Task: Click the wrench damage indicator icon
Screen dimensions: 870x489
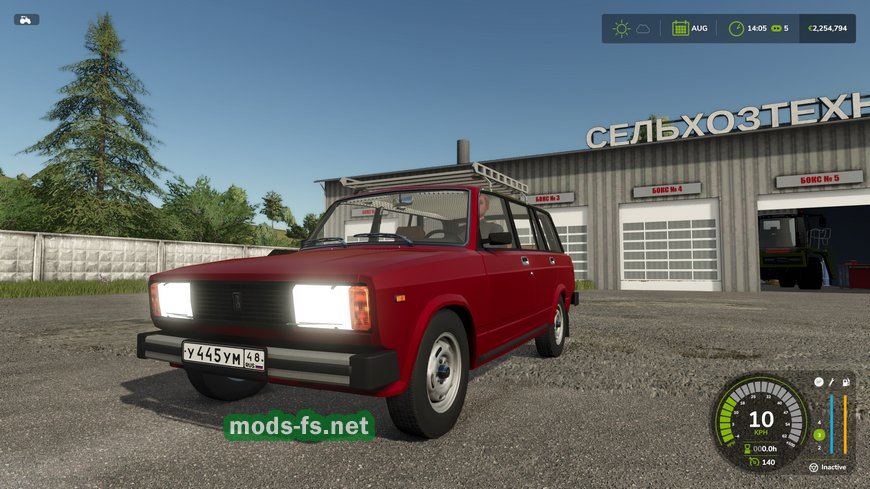Action: [x=831, y=382]
